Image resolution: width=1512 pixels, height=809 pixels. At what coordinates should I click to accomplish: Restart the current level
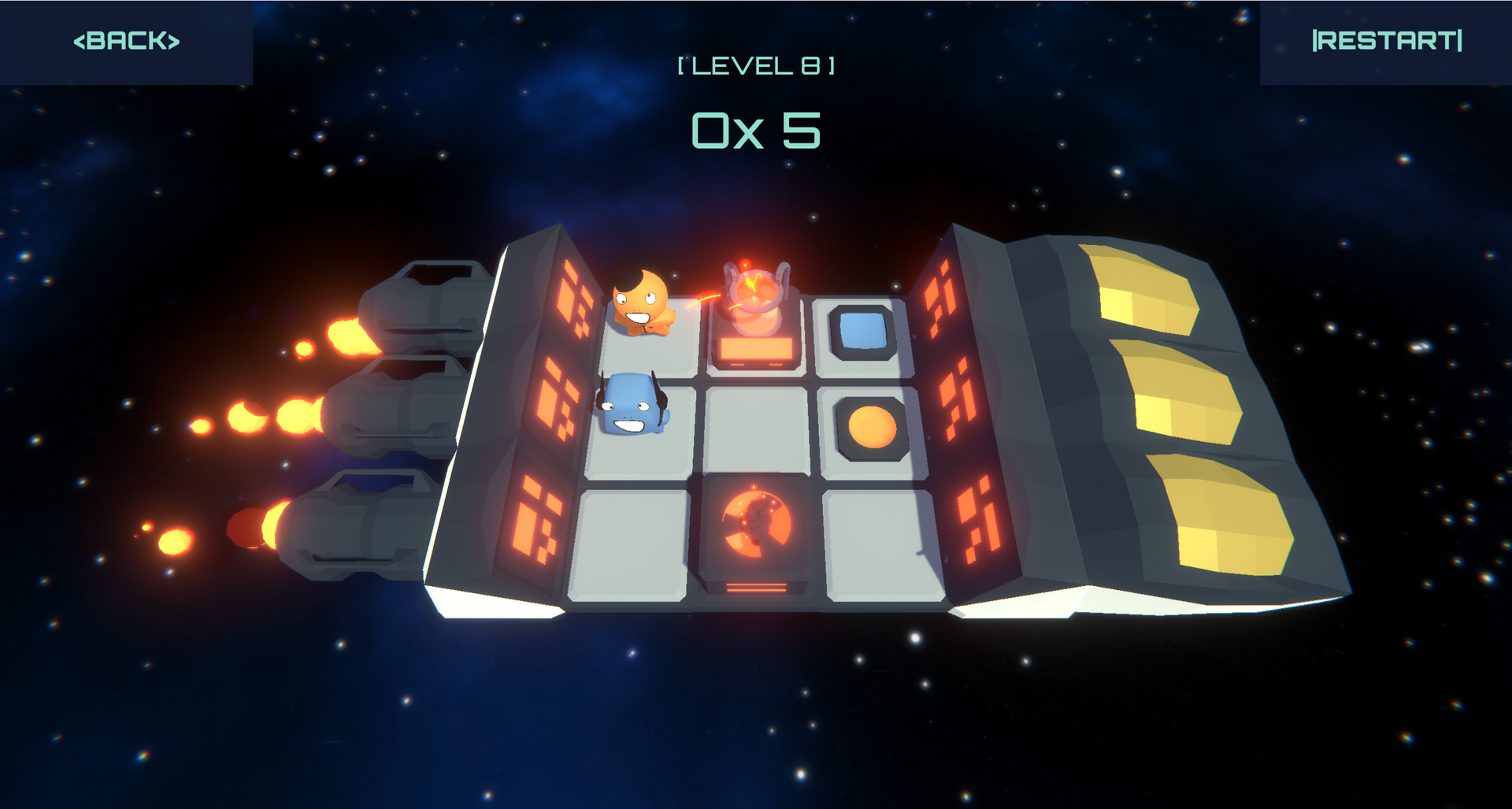(x=1386, y=41)
